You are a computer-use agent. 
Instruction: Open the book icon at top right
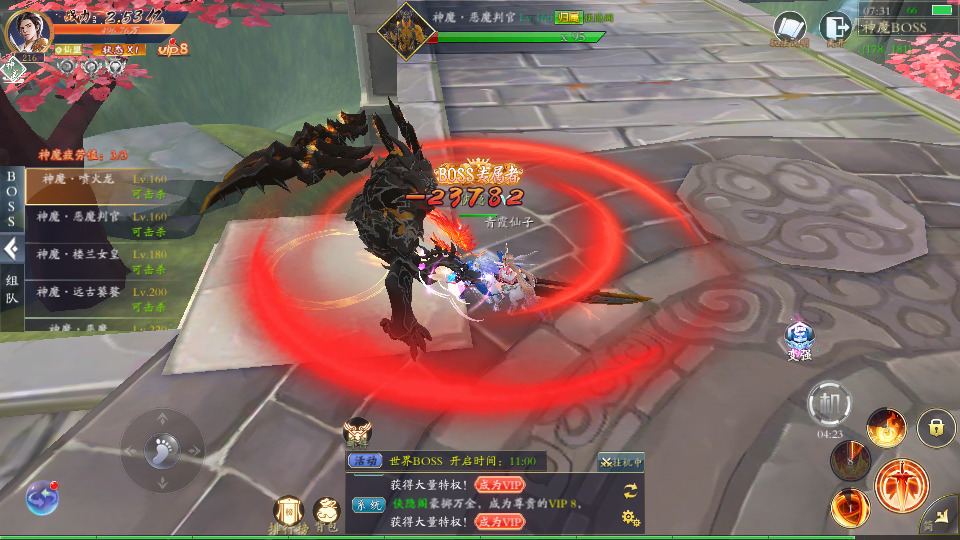[x=789, y=28]
